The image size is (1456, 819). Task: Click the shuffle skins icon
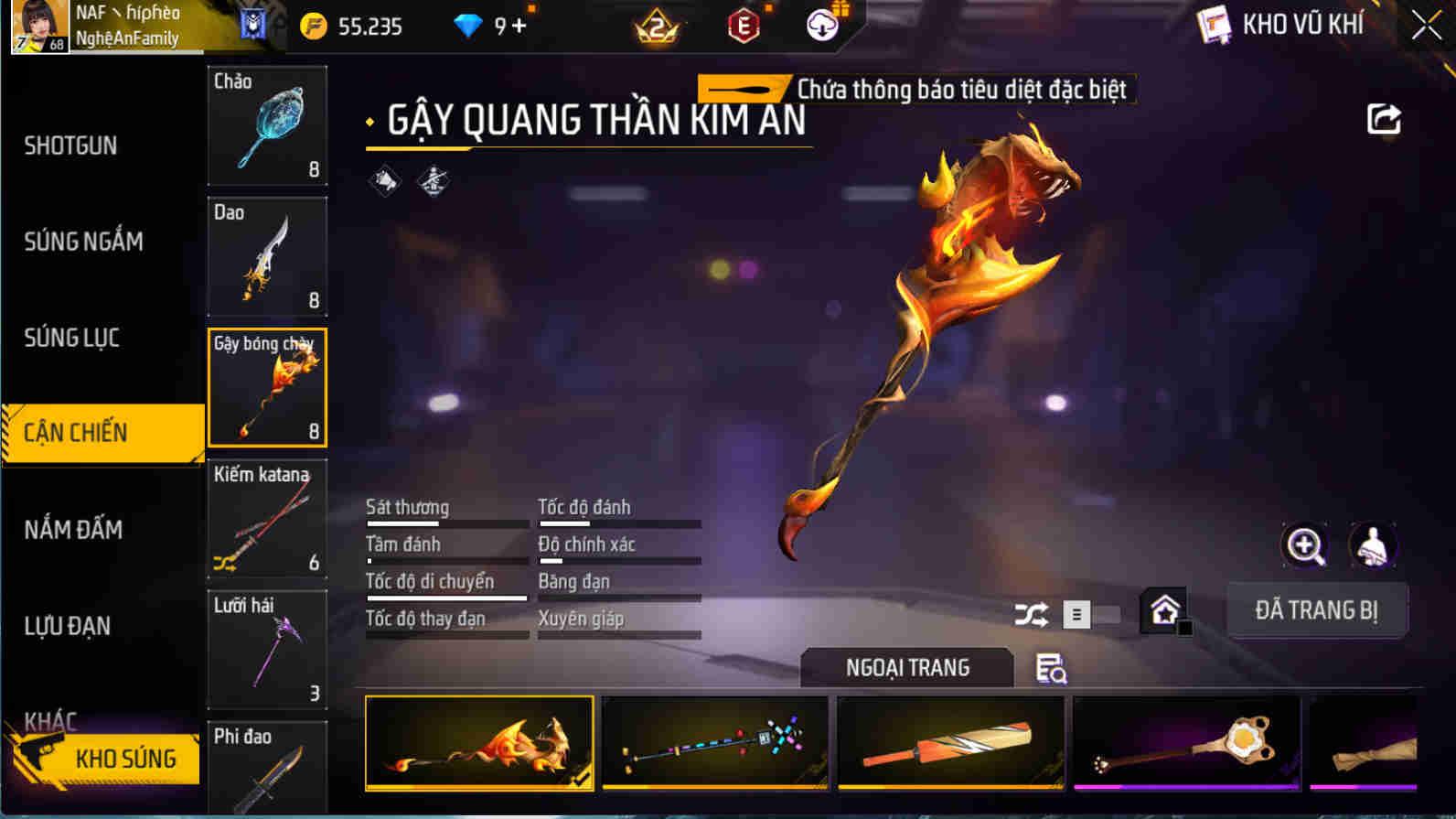[1033, 616]
